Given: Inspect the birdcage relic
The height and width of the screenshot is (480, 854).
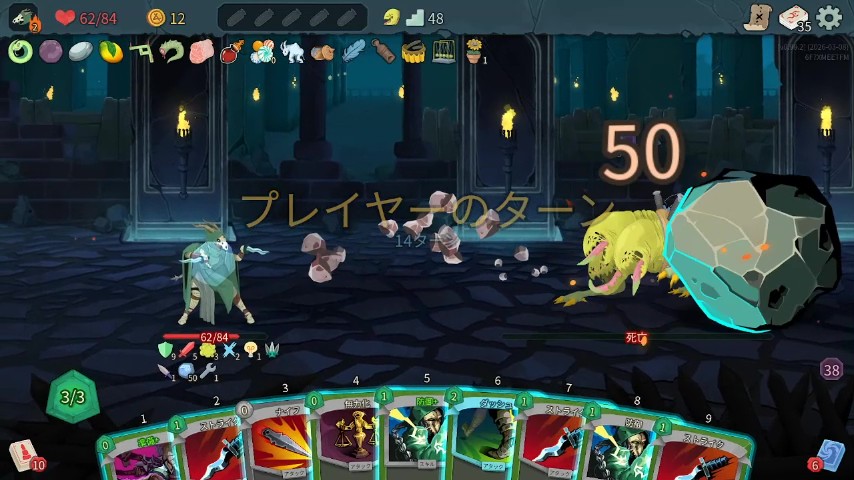Looking at the screenshot, I should (x=444, y=51).
